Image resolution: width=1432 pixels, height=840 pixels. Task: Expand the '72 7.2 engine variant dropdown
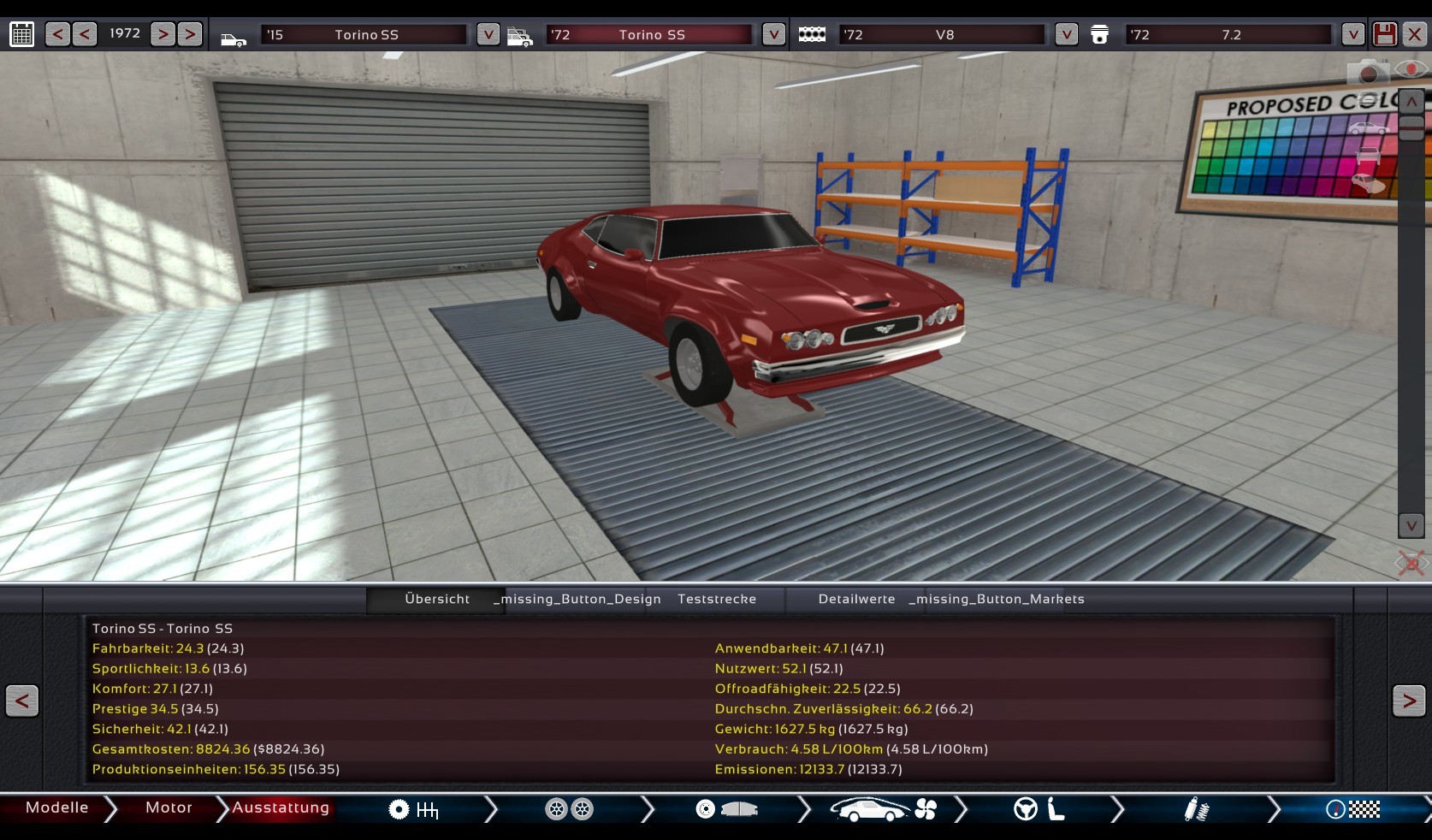click(1352, 34)
